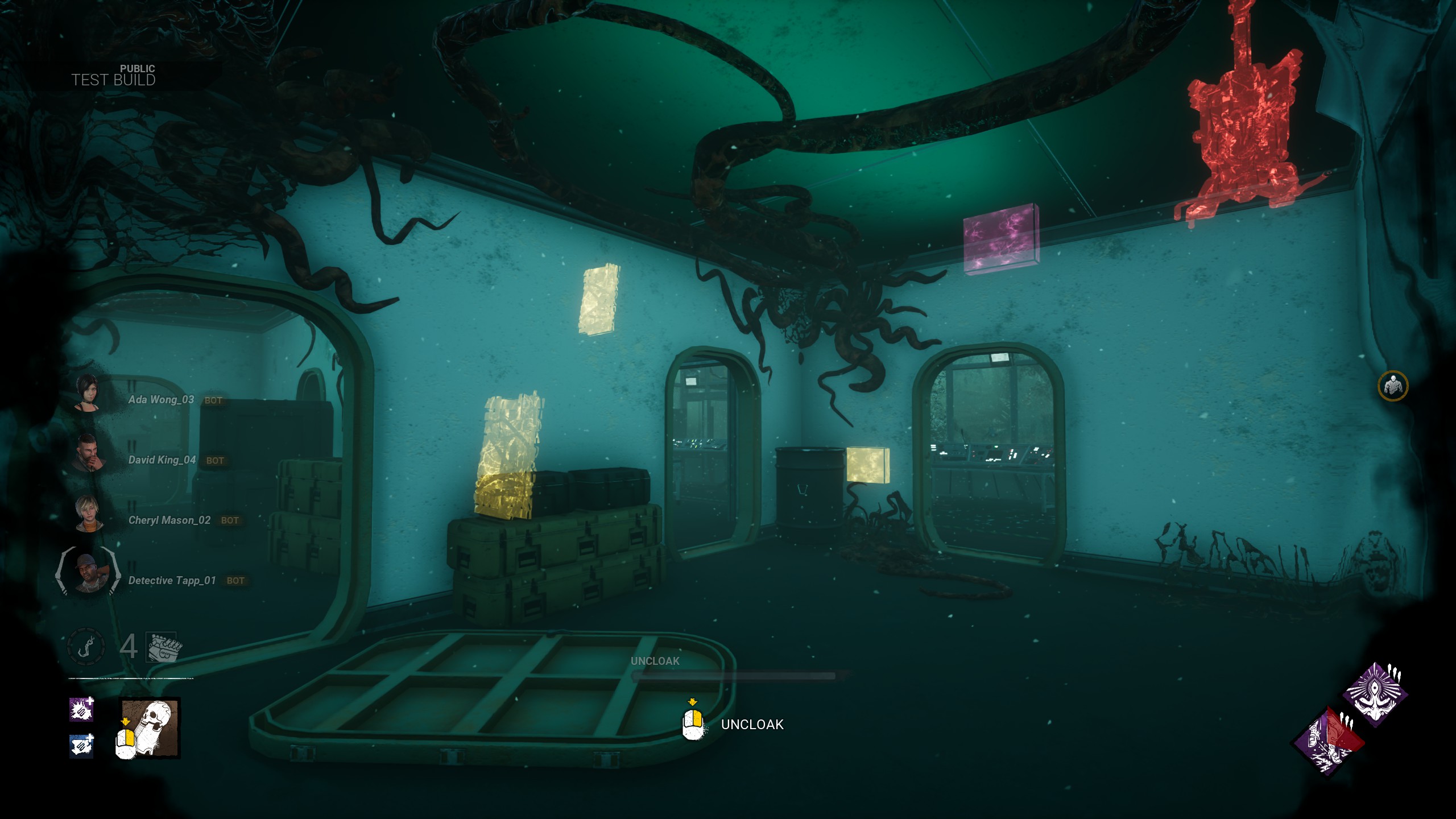Select the generator engine icon

[x=163, y=647]
